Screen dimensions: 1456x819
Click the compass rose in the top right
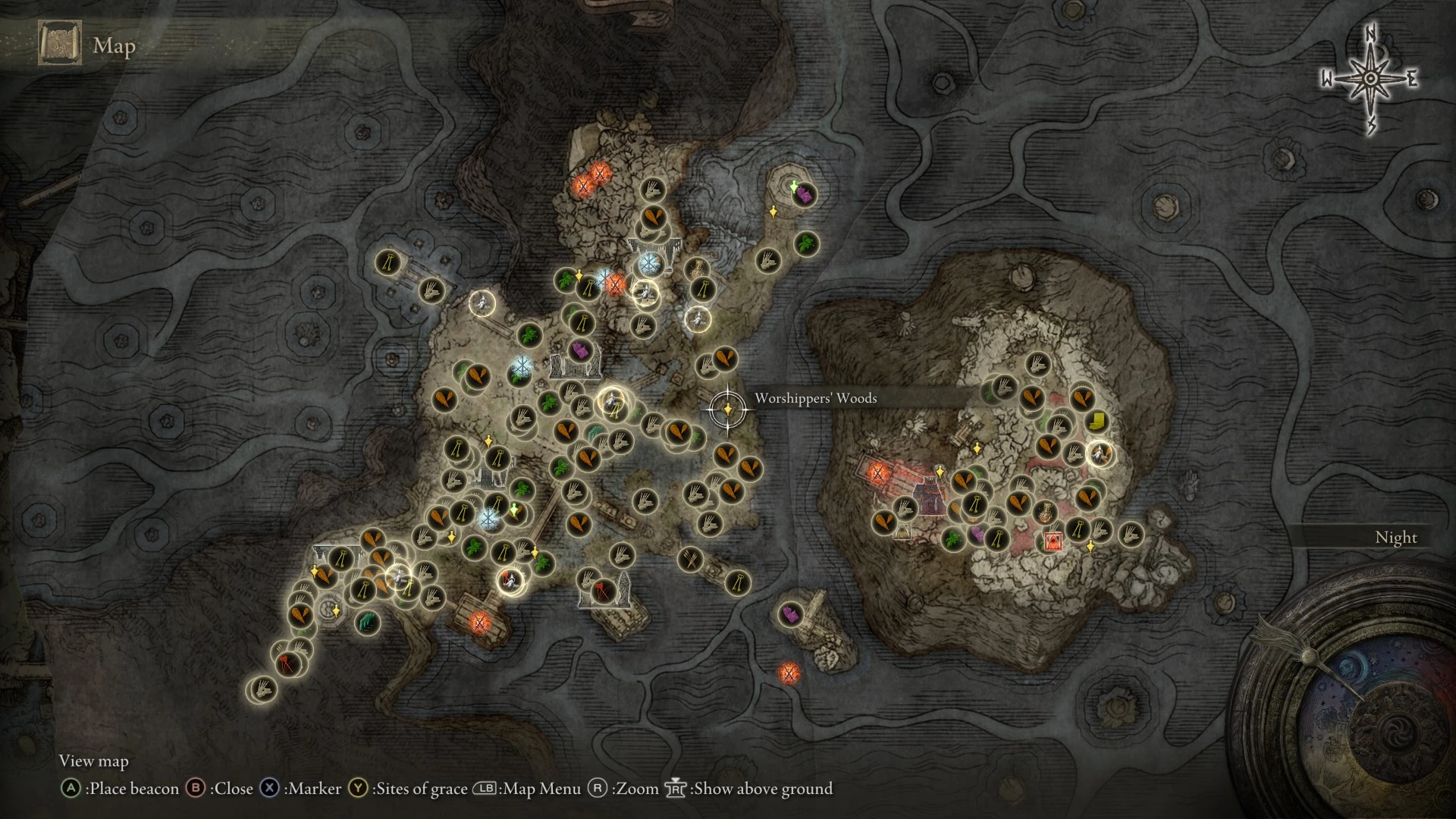pos(1370,76)
